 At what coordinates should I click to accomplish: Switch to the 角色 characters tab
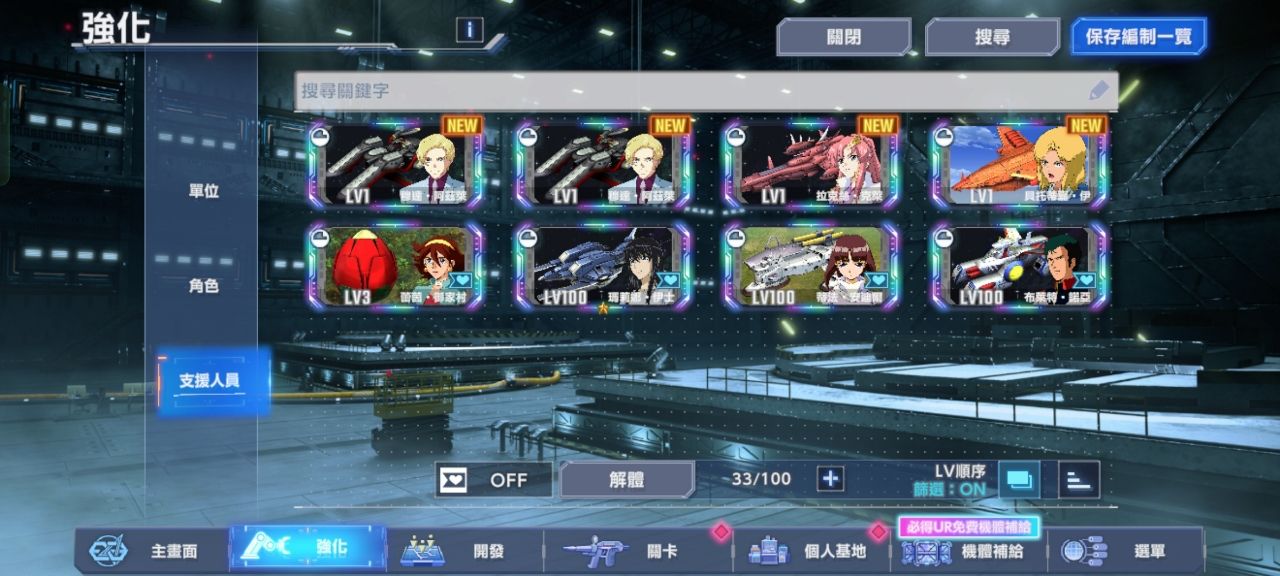pos(203,286)
